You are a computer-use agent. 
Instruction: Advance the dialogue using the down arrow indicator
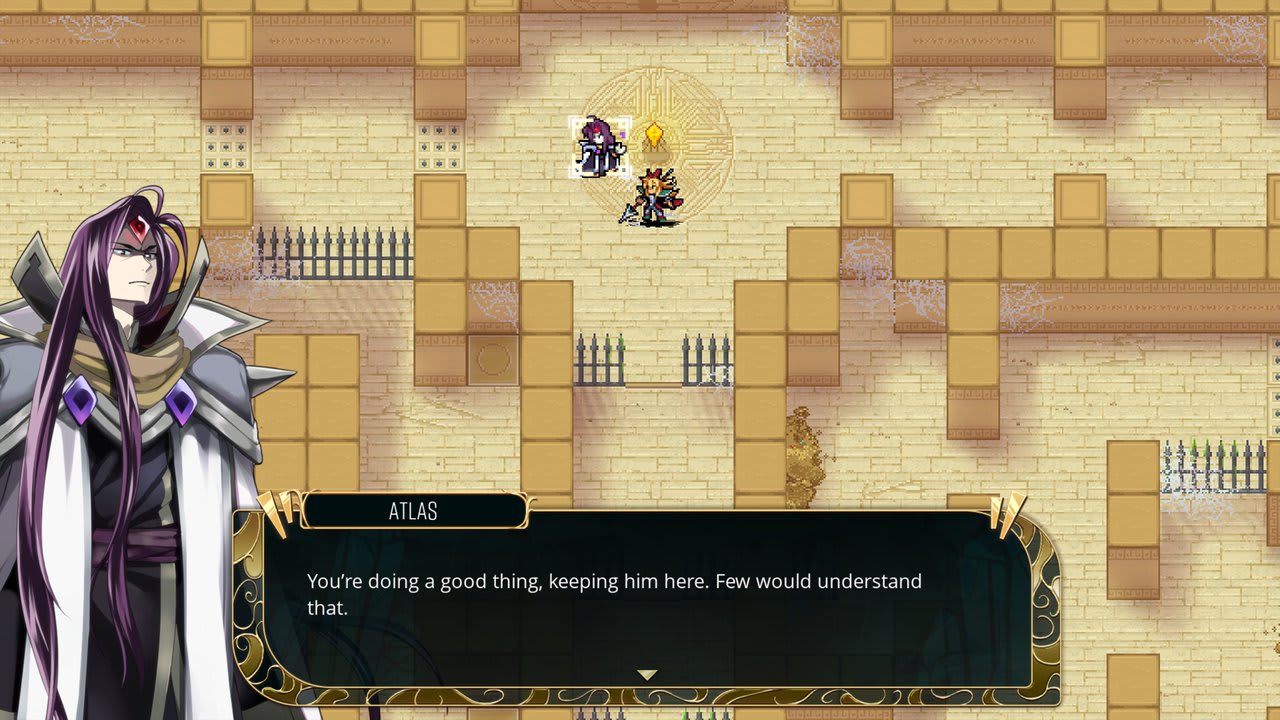point(646,675)
